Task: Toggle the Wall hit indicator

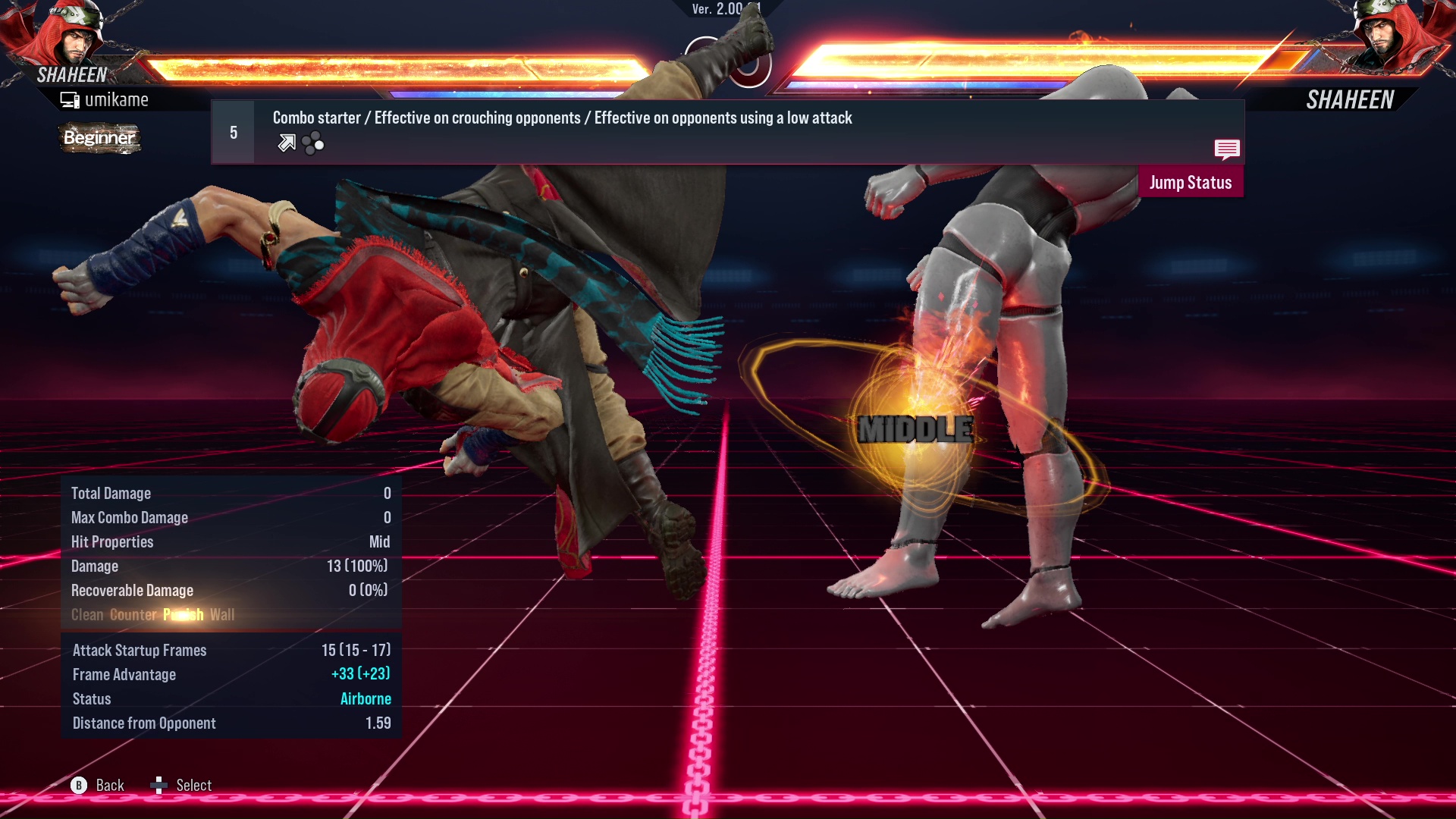Action: (224, 615)
